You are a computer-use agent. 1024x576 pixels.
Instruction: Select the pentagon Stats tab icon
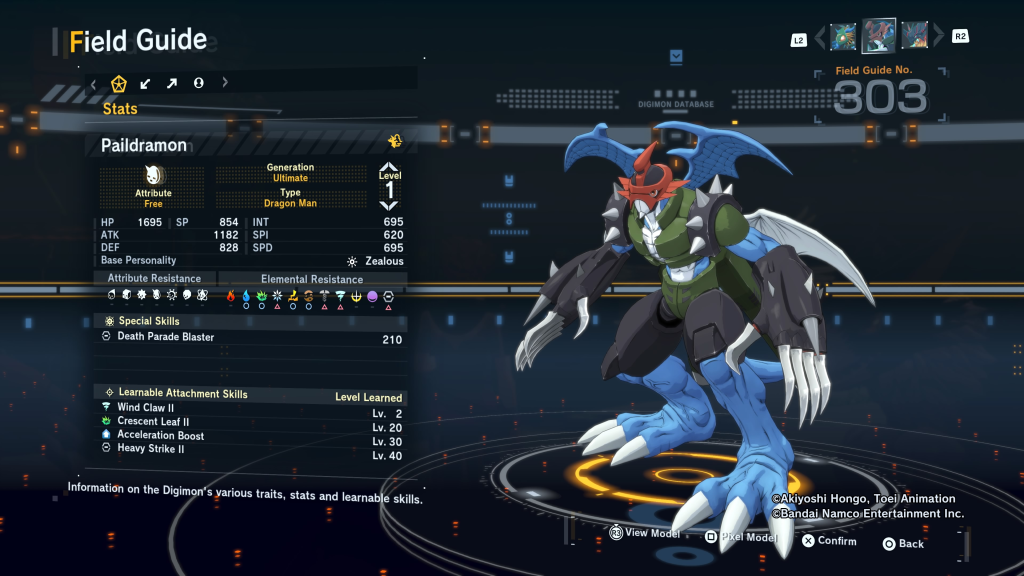(x=119, y=83)
